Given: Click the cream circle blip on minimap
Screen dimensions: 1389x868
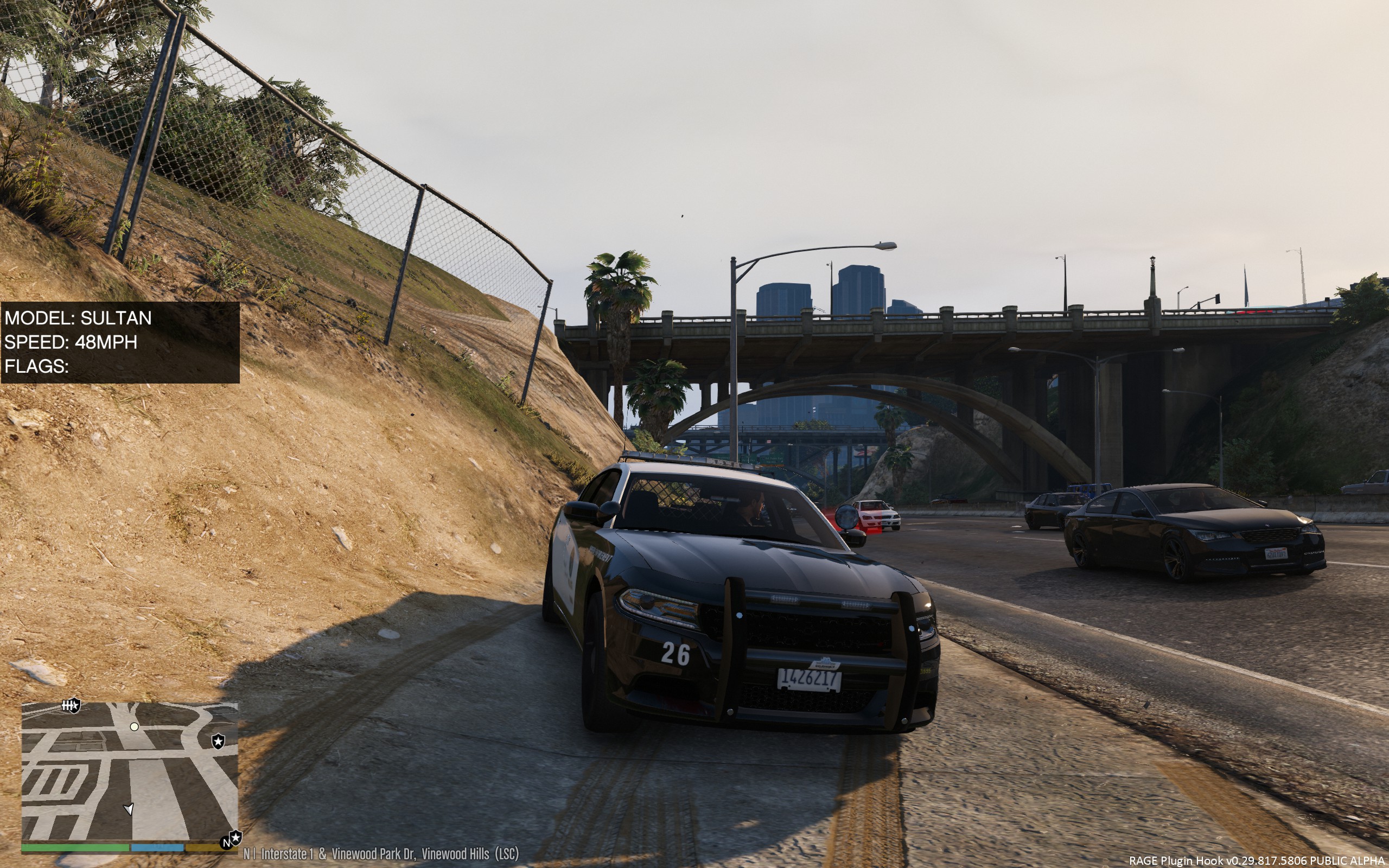Looking at the screenshot, I should [135, 727].
